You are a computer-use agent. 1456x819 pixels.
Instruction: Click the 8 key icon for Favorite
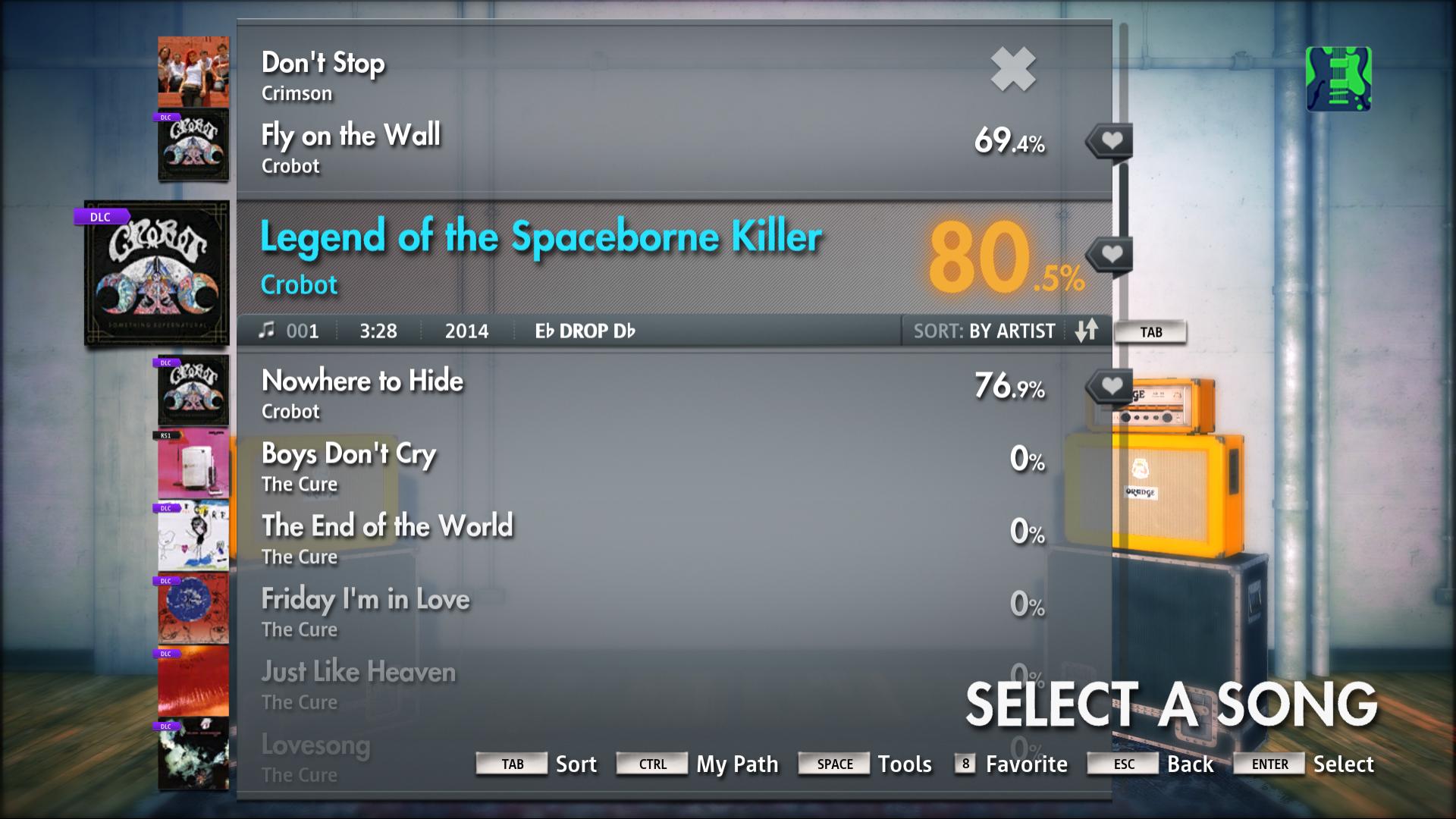point(965,764)
